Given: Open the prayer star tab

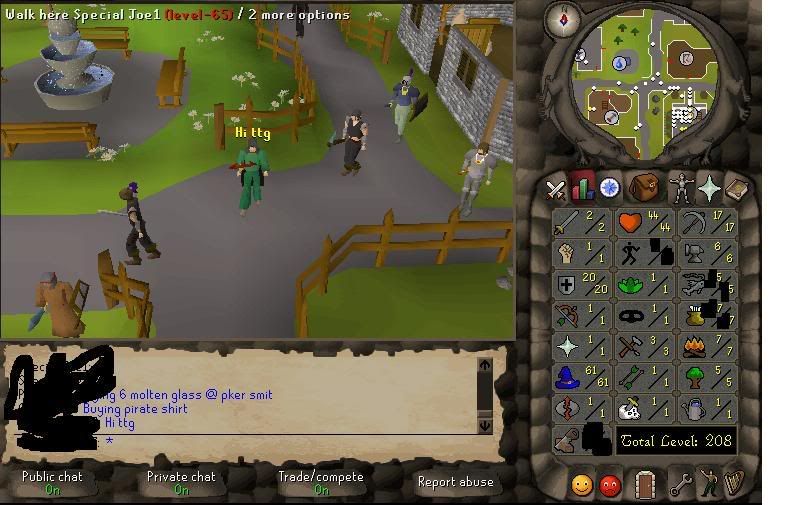Looking at the screenshot, I should click(709, 188).
